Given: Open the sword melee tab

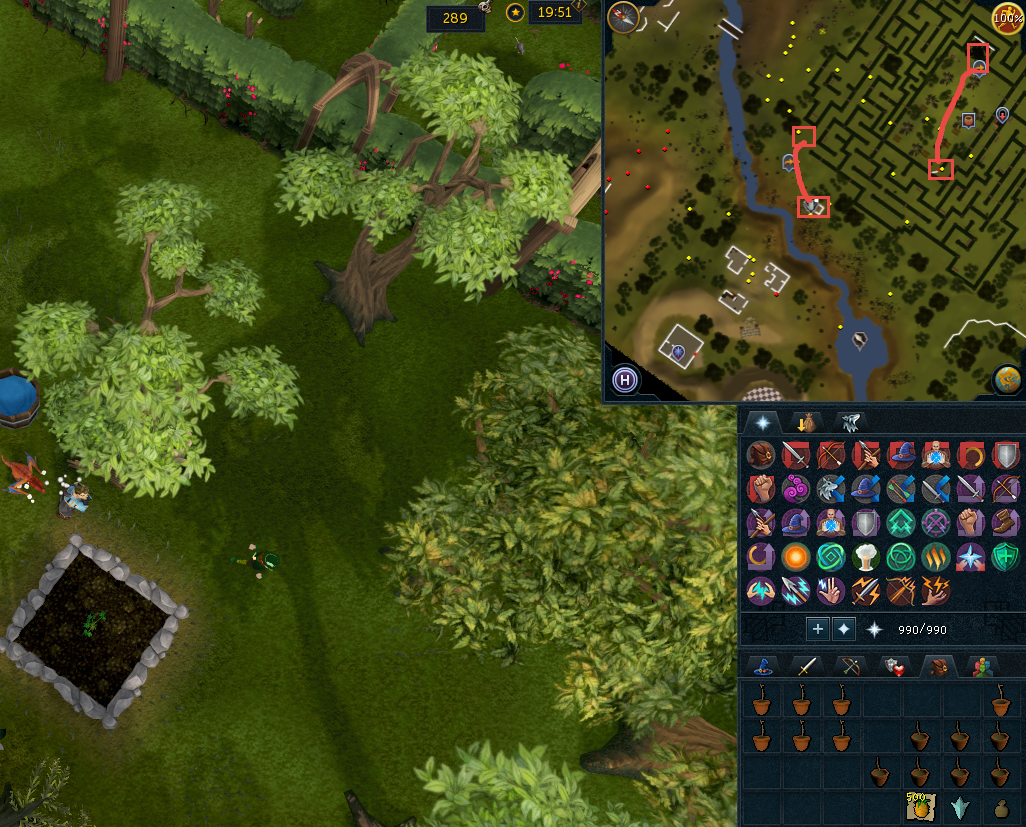Looking at the screenshot, I should point(806,666).
